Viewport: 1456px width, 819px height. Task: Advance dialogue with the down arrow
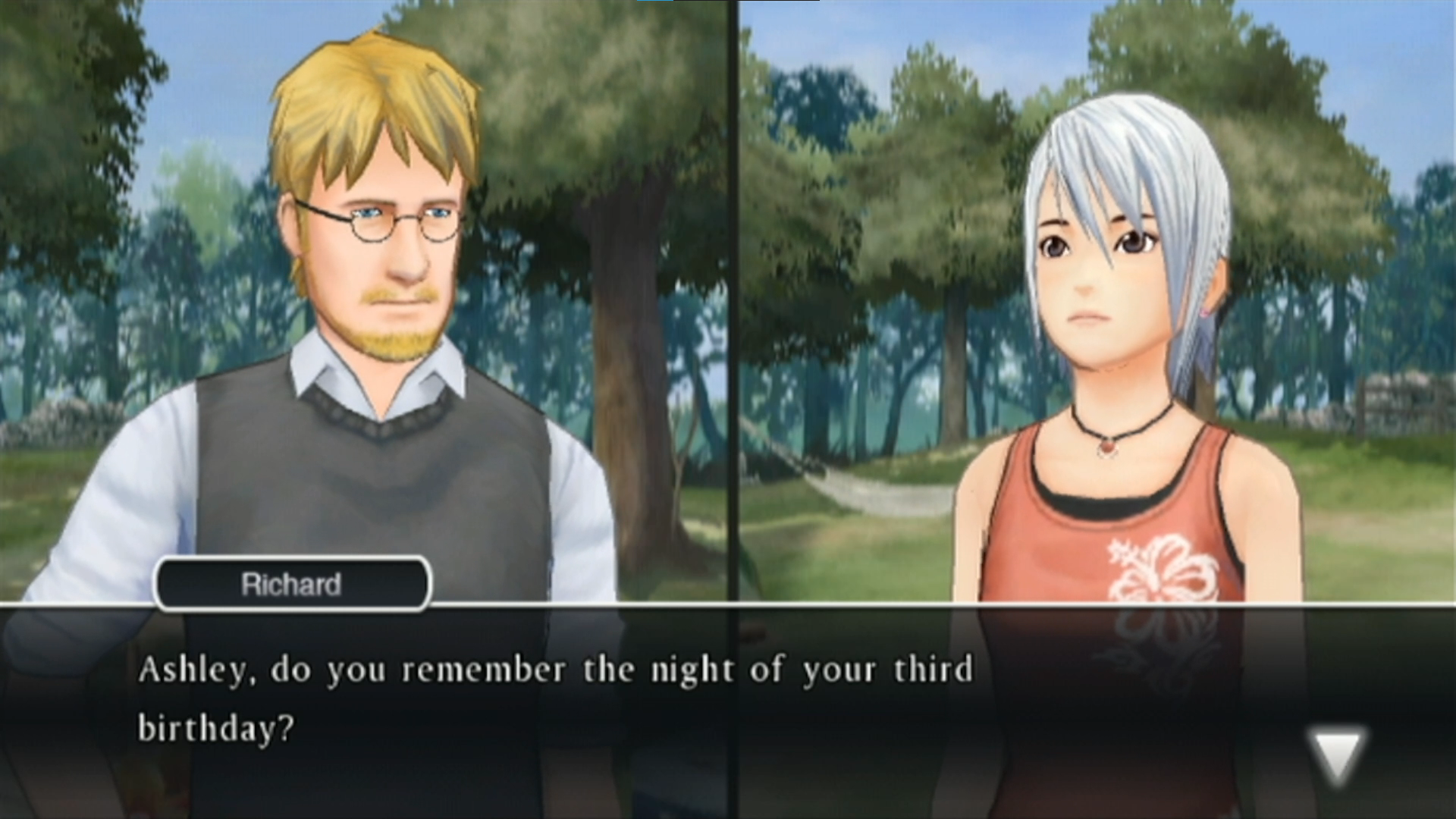(1336, 753)
